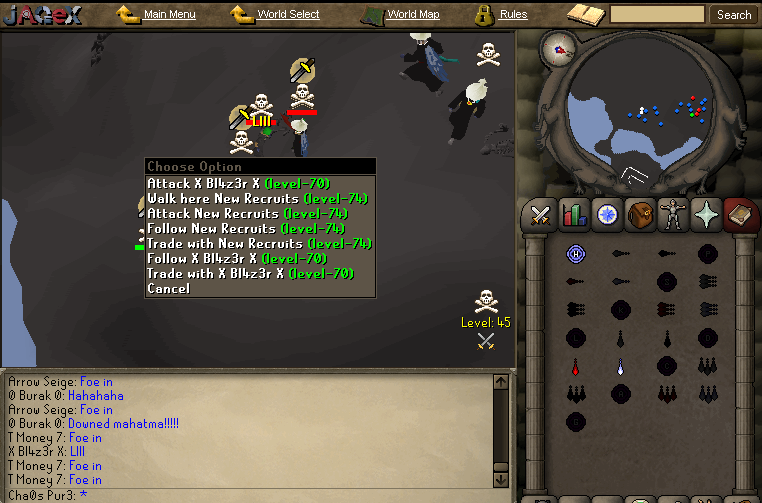Click the Search button
The width and height of the screenshot is (762, 503).
tap(734, 15)
